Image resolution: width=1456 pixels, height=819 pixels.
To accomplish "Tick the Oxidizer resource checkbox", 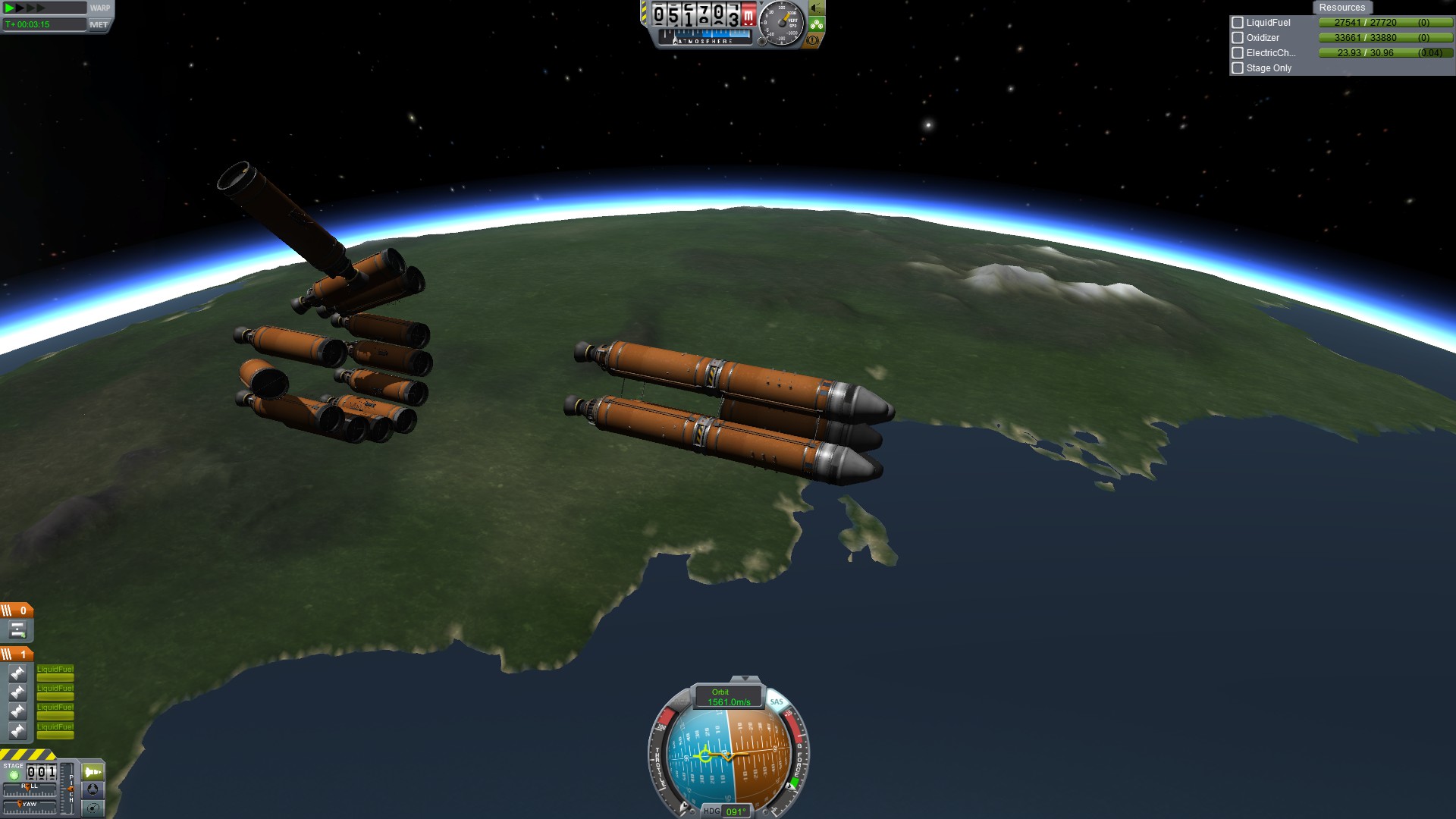I will (1238, 38).
